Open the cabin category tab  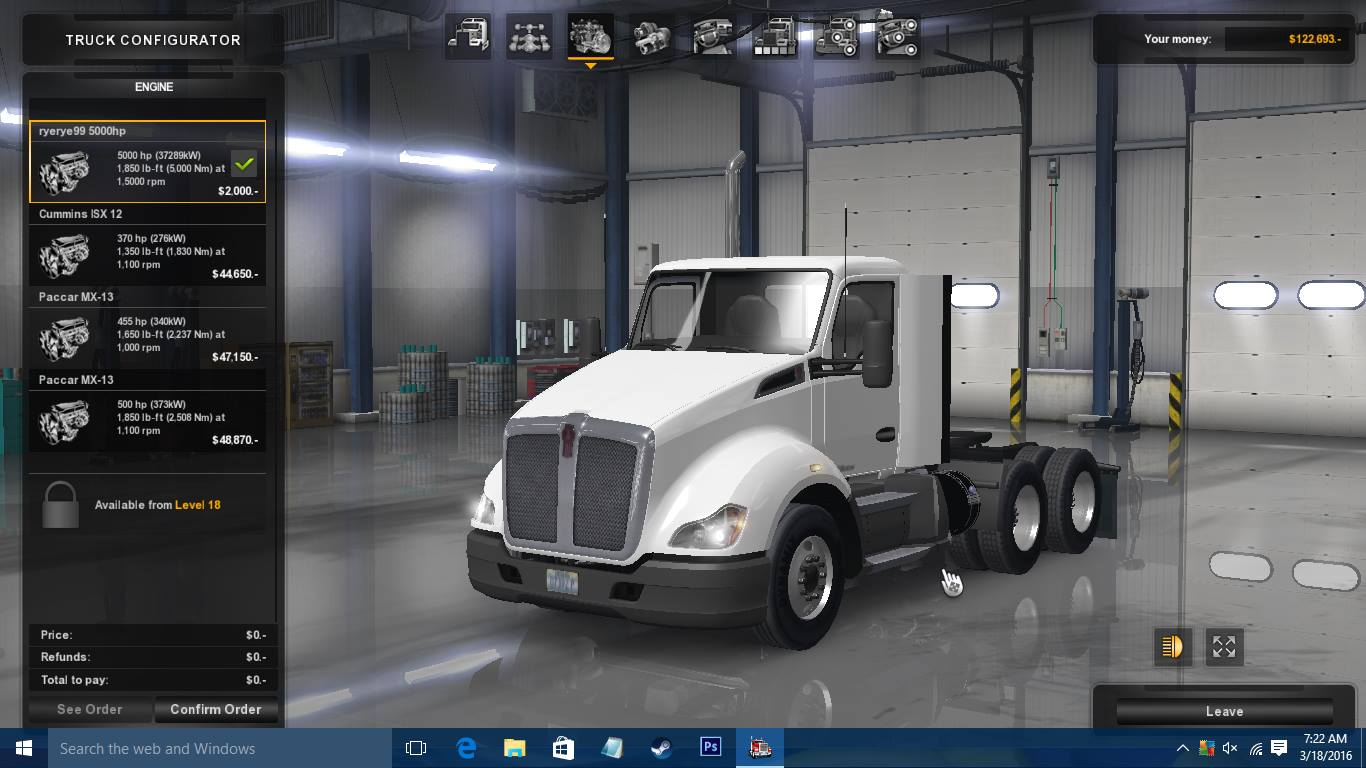468,37
